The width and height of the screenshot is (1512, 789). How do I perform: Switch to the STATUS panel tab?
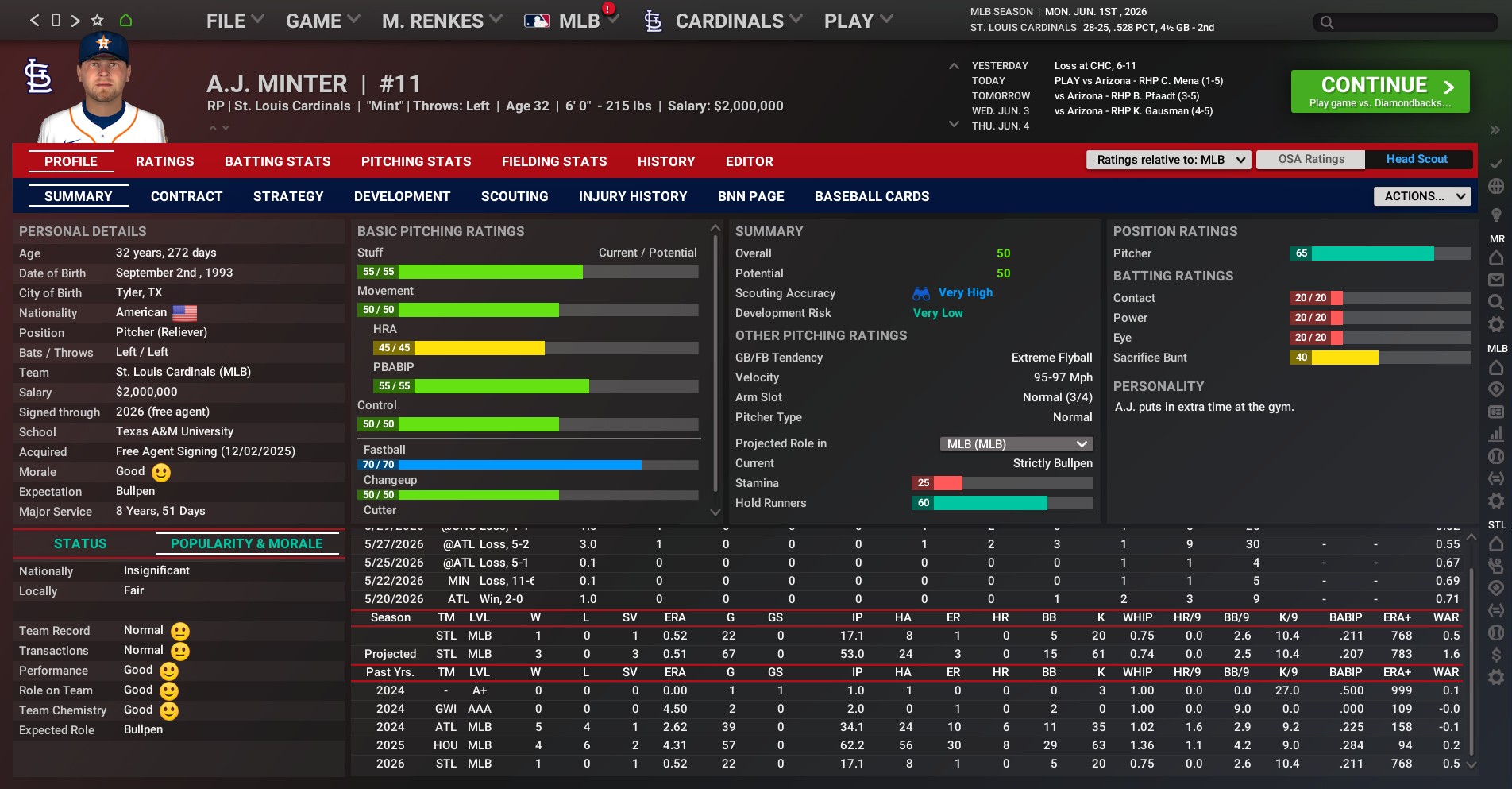80,543
